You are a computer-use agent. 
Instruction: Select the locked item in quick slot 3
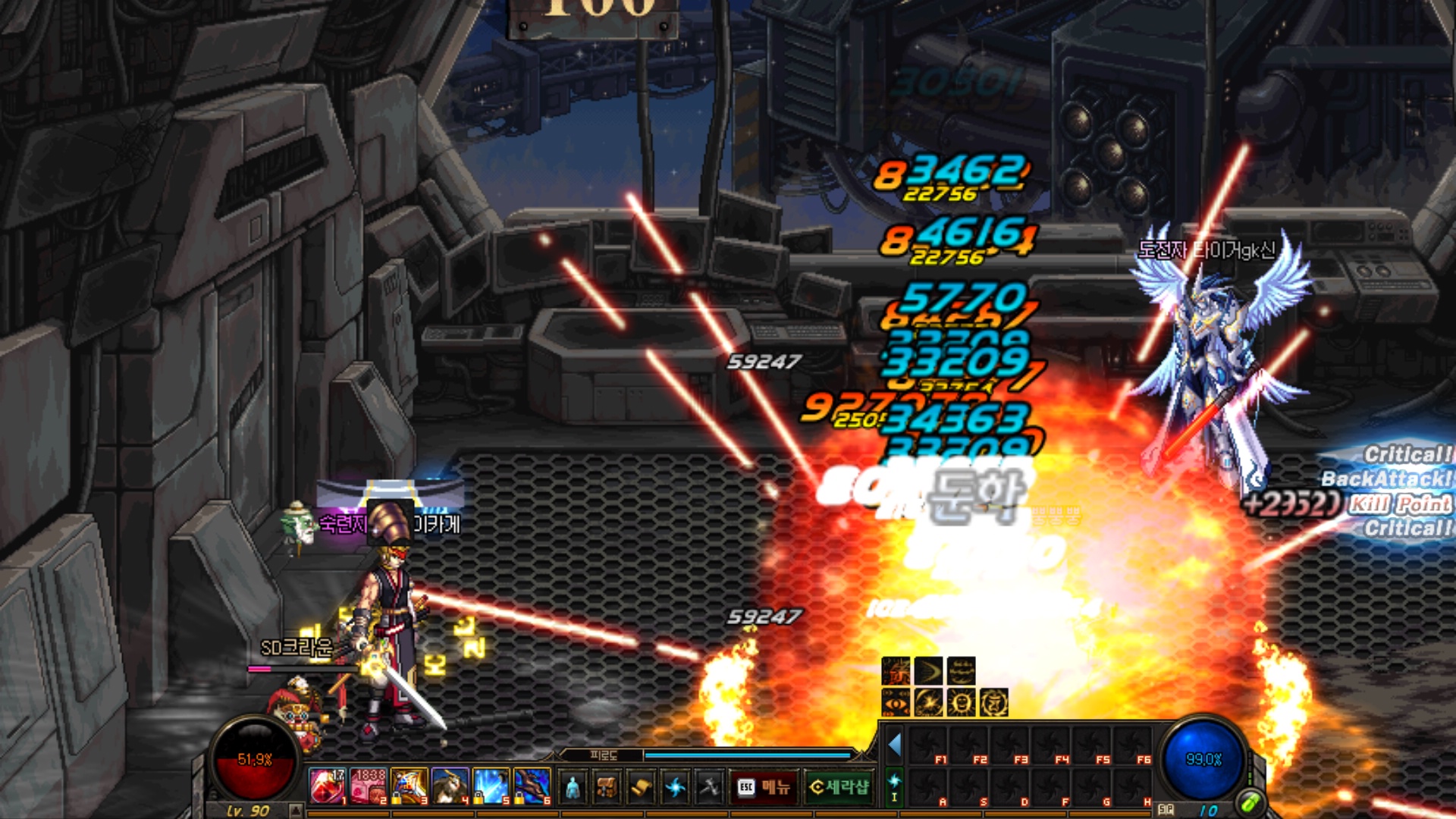coord(409,786)
